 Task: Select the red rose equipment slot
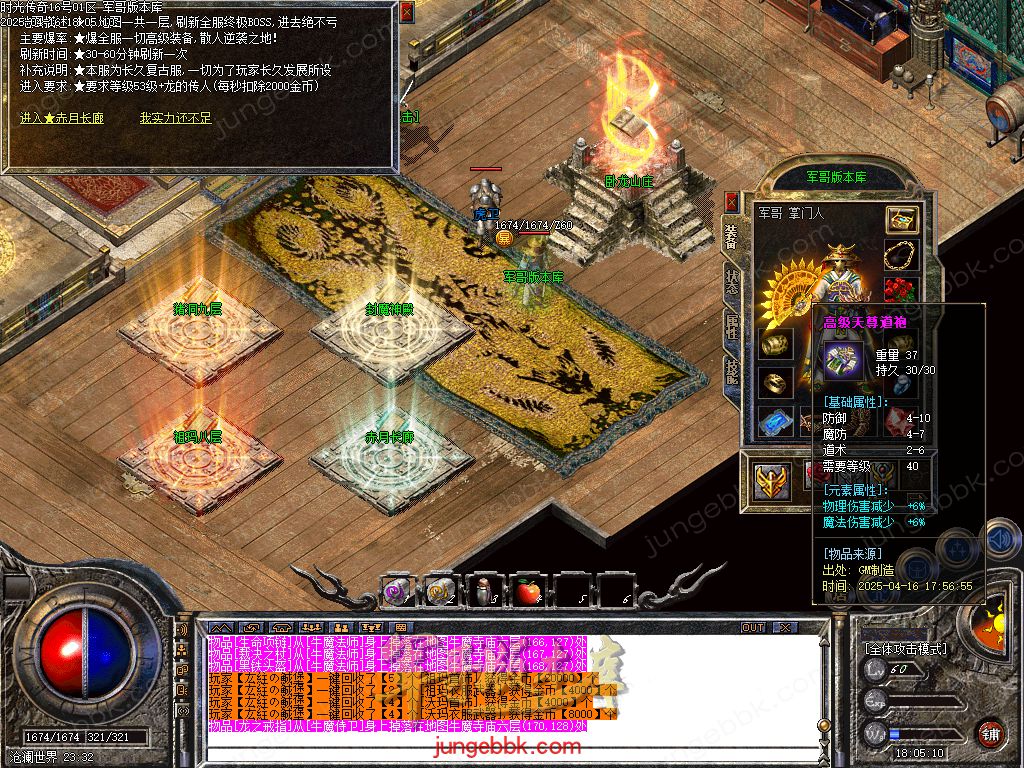tap(901, 292)
